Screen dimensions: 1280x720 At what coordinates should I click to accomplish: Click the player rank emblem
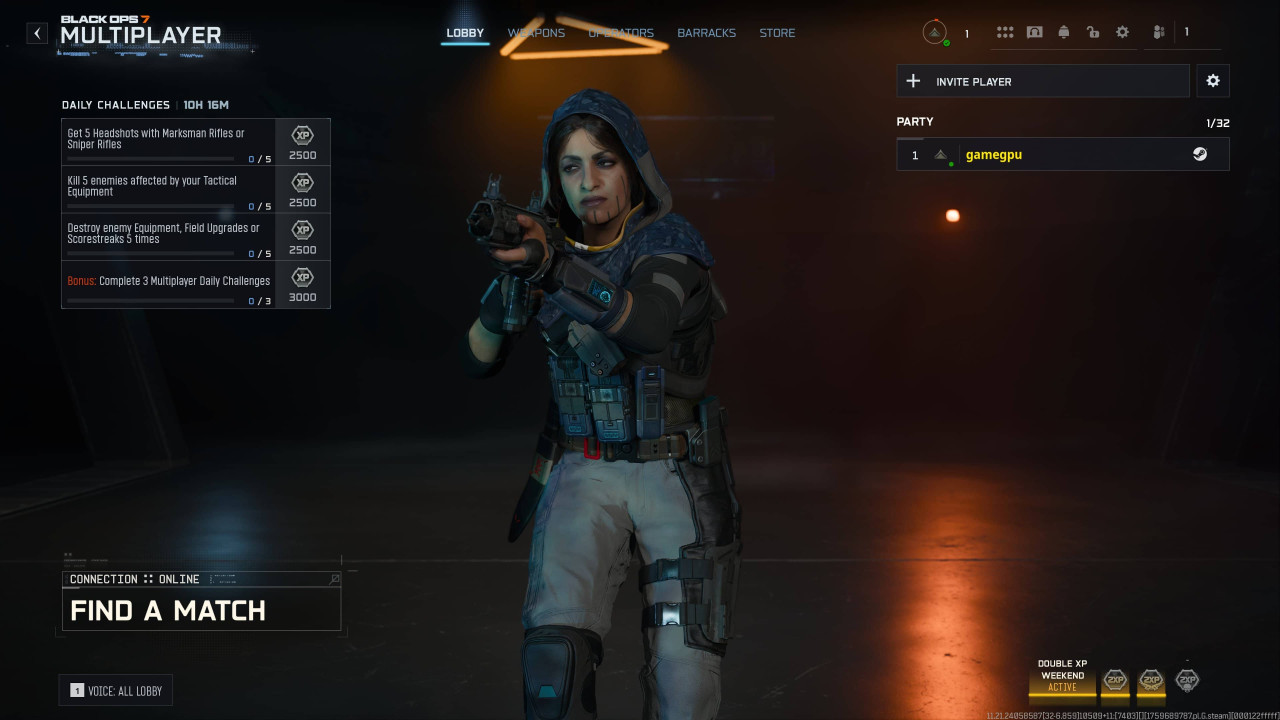point(935,33)
